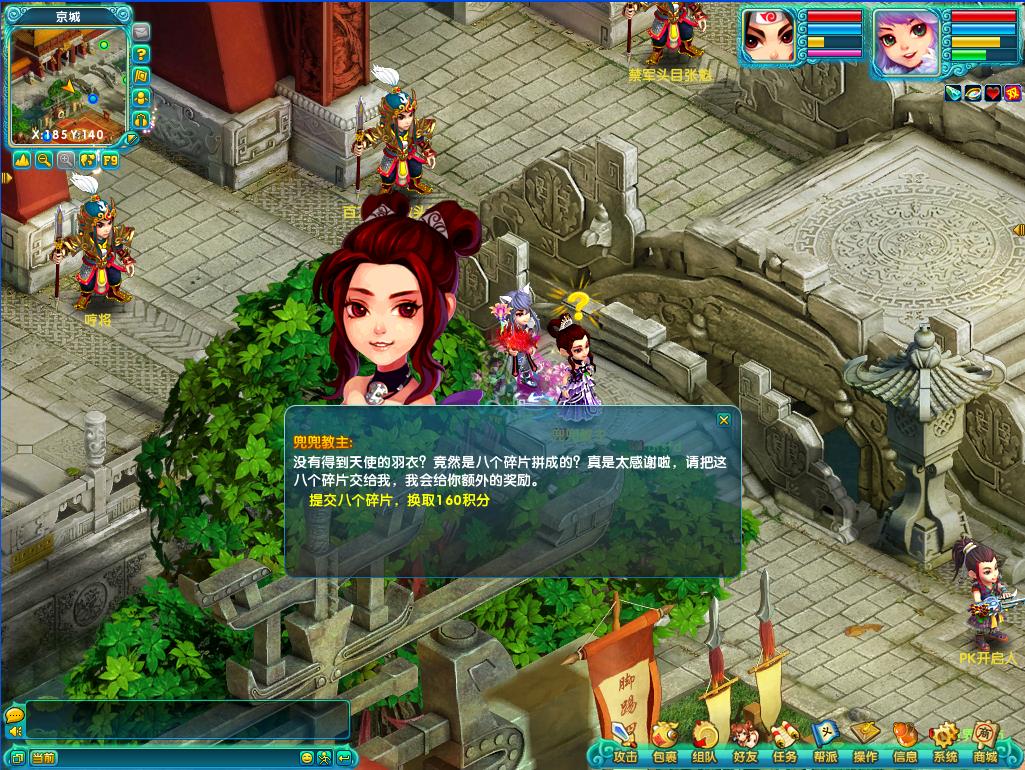This screenshot has width=1025, height=770.
Task: Open the mail envelope icon
Action: tap(141, 32)
